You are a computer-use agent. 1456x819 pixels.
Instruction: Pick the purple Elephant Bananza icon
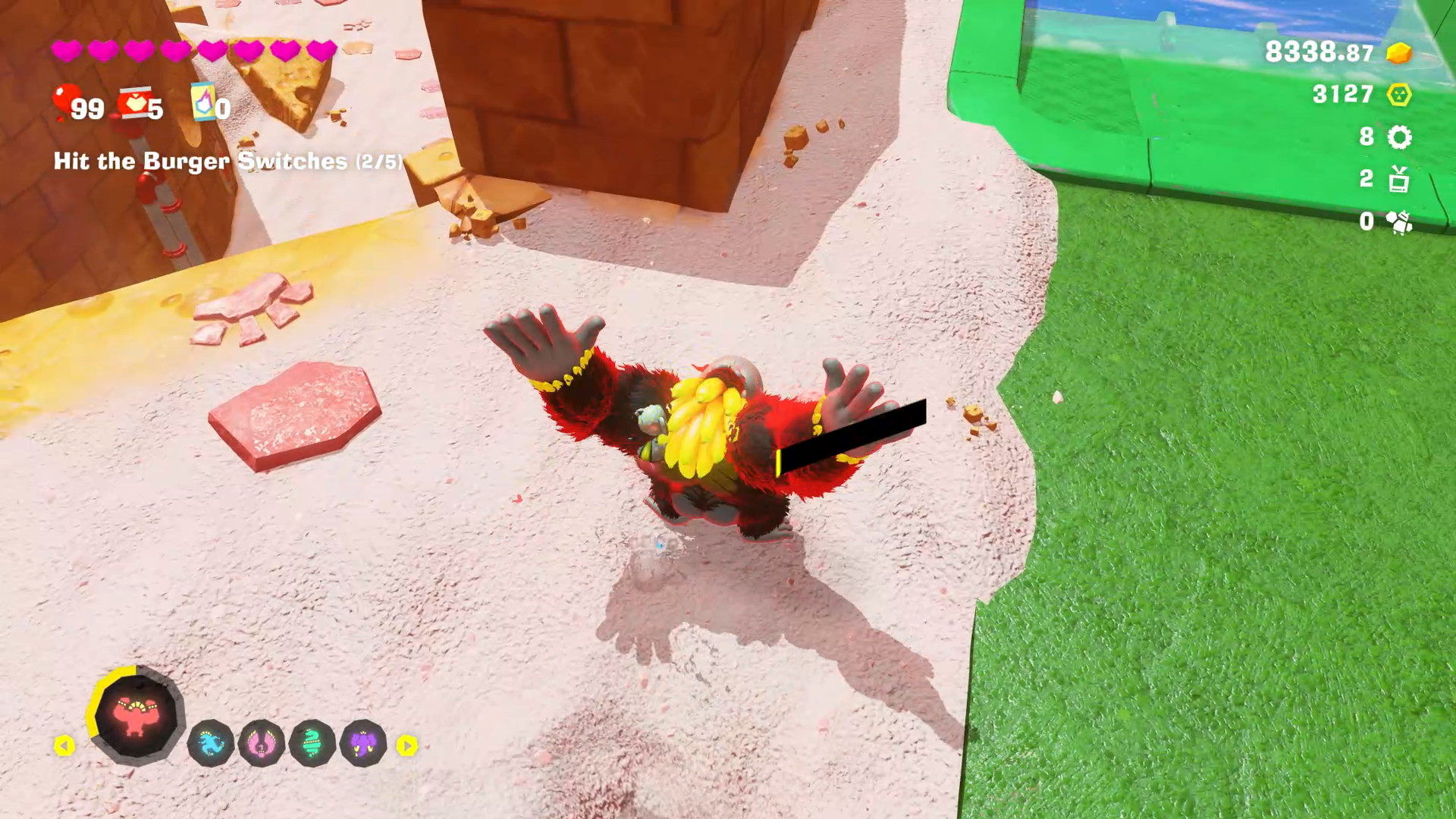[363, 743]
